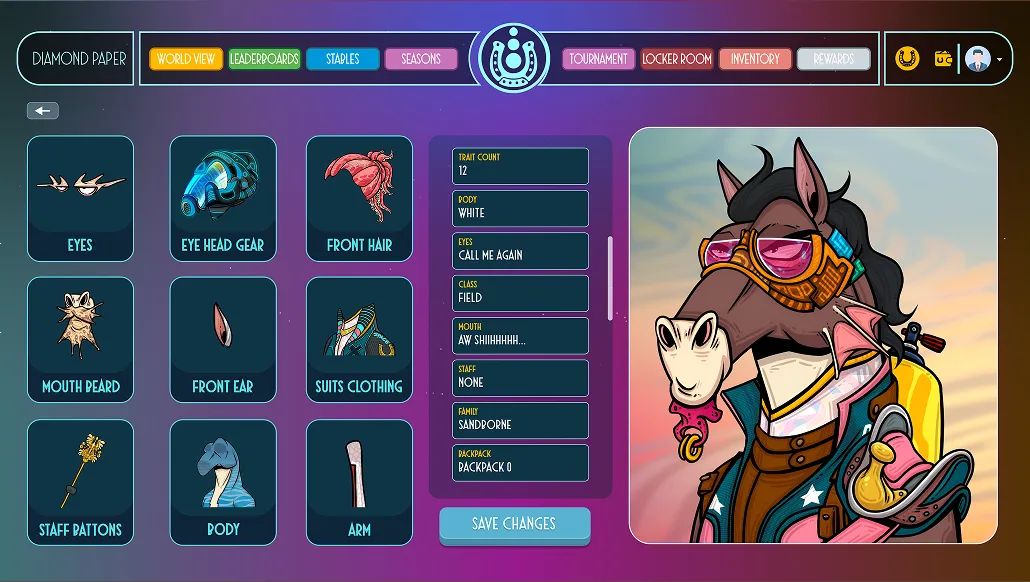Choose the Front Ear tile
The height and width of the screenshot is (582, 1030).
tap(222, 340)
